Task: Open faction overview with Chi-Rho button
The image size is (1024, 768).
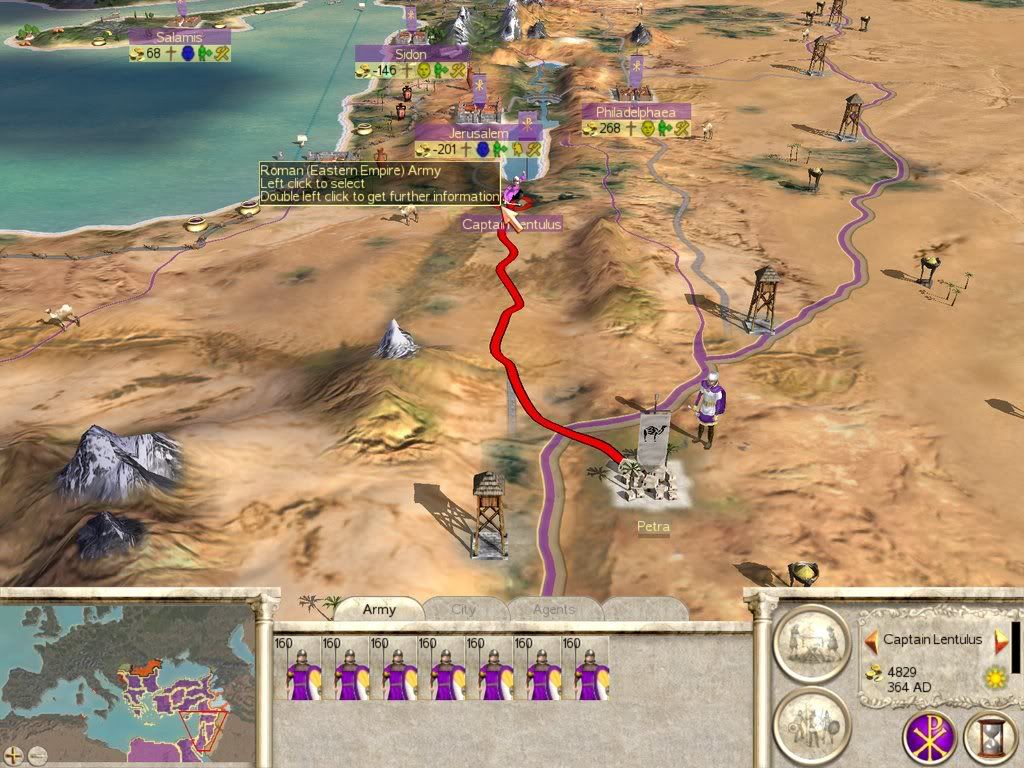Action: pyautogui.click(x=929, y=737)
